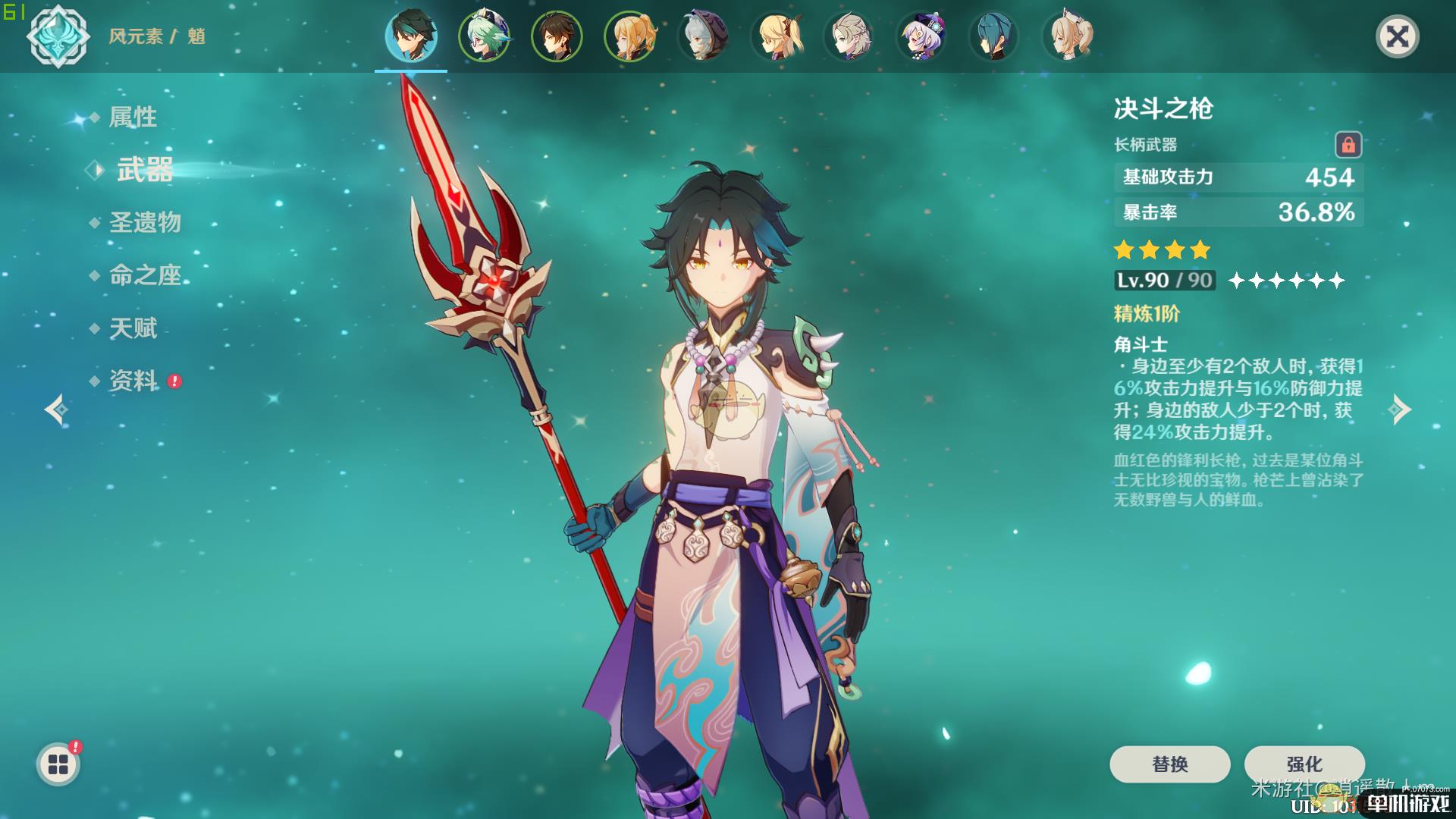
Task: Pick the gray-hooded Razor portrait
Action: pos(702,36)
